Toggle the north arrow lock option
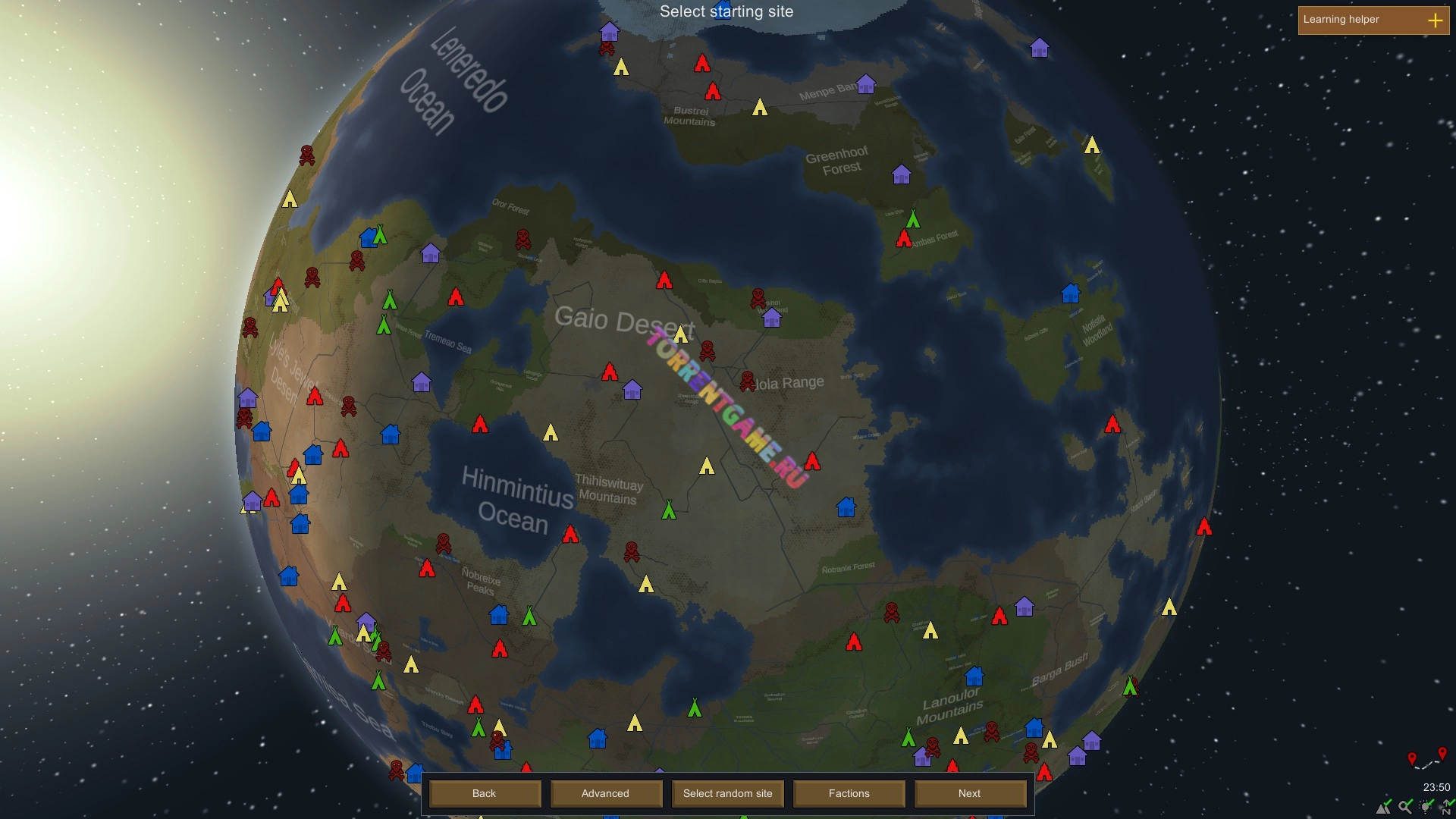 1447,807
